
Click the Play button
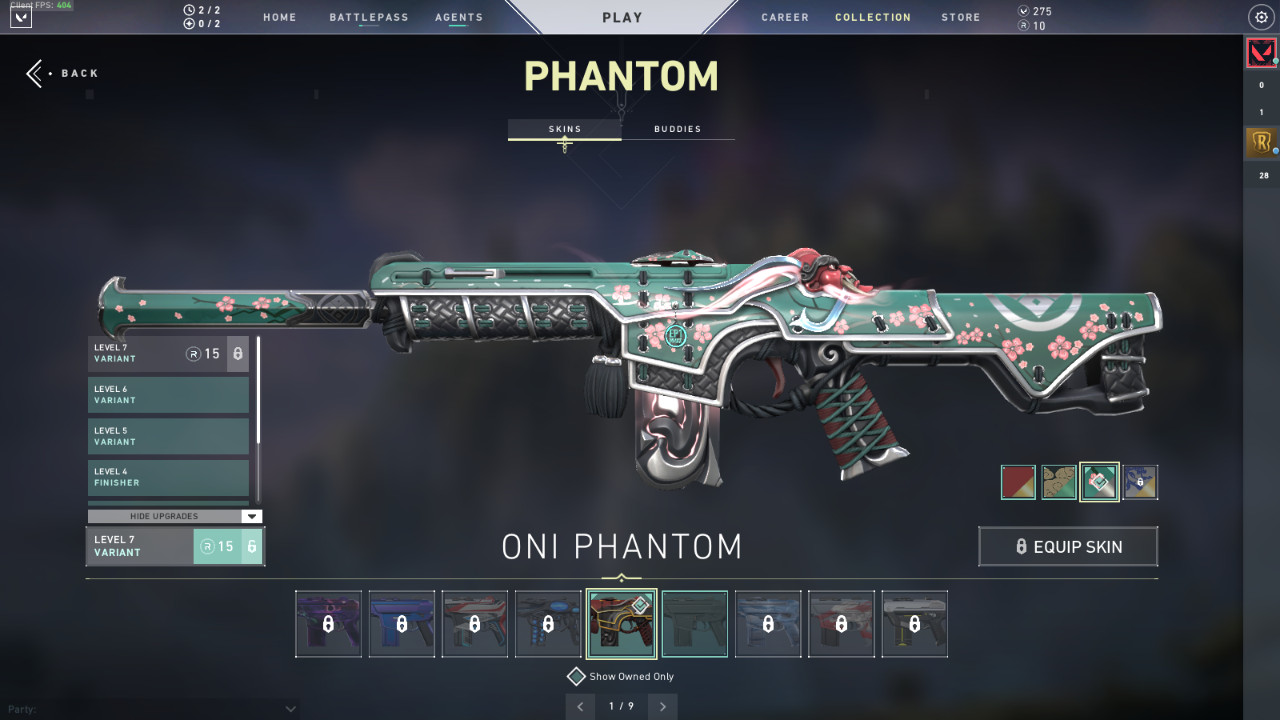[622, 17]
